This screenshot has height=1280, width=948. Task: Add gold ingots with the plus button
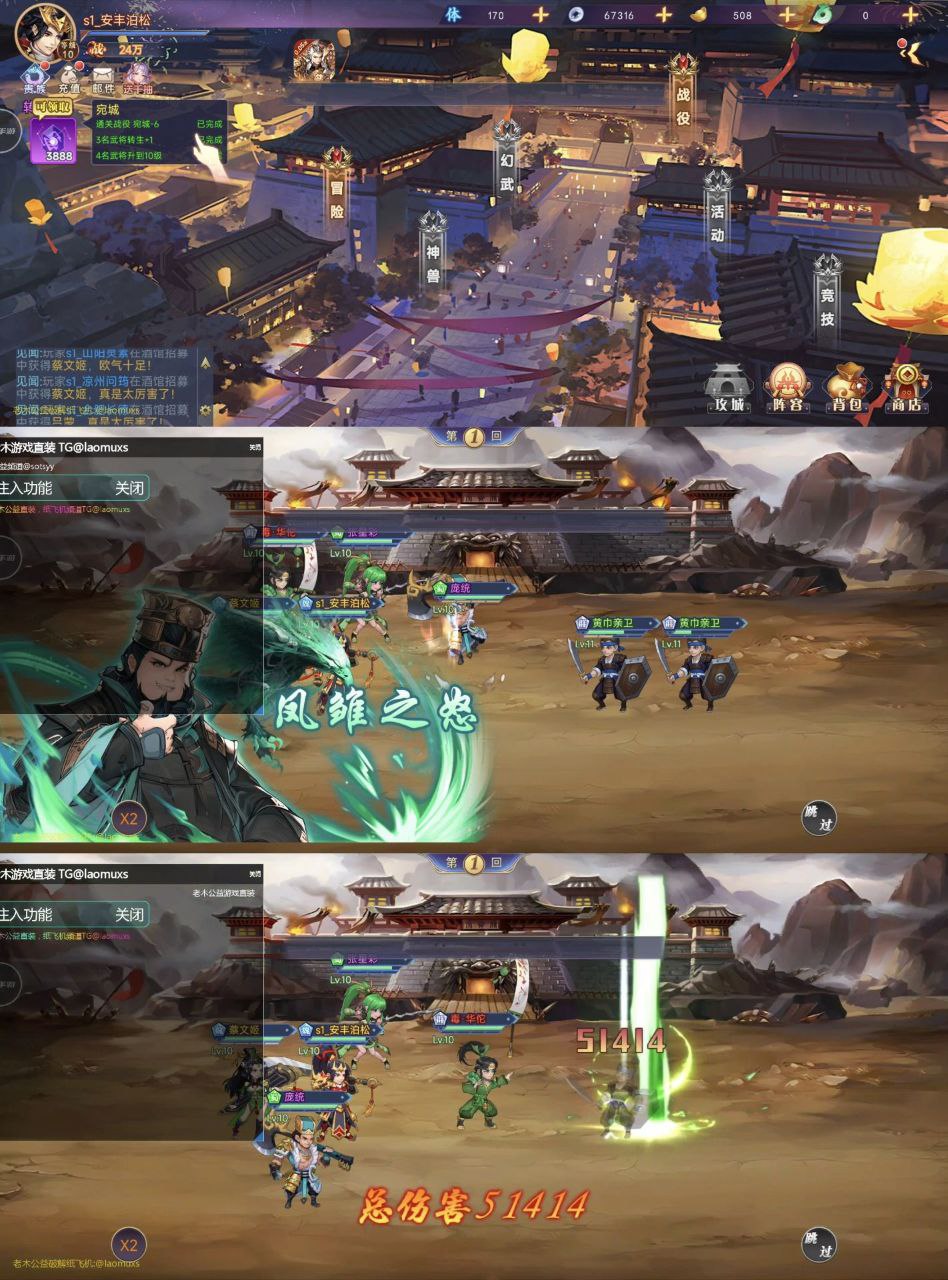[x=786, y=15]
